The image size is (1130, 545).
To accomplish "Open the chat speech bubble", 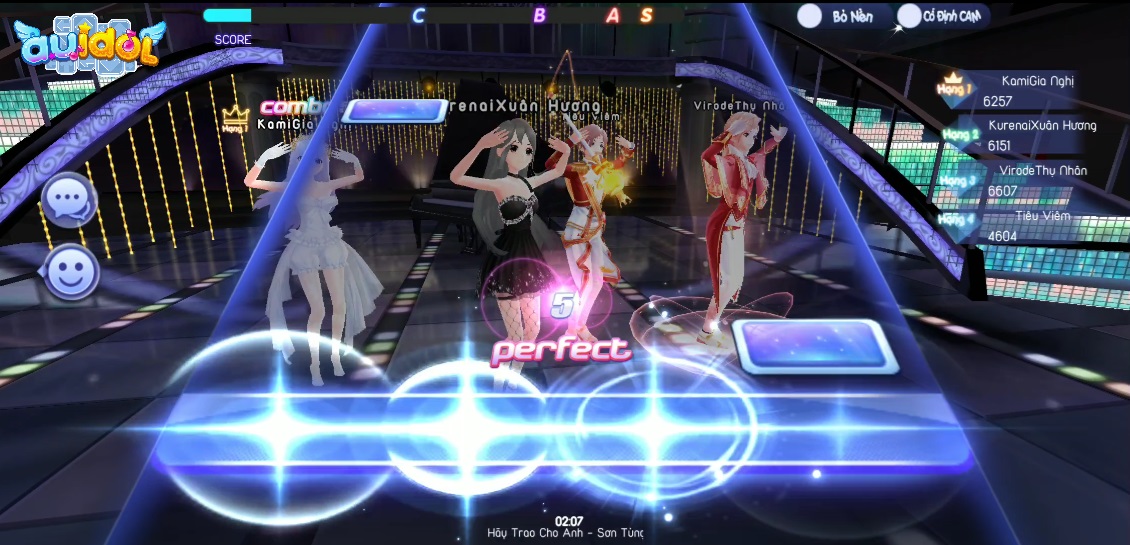I will 69,201.
